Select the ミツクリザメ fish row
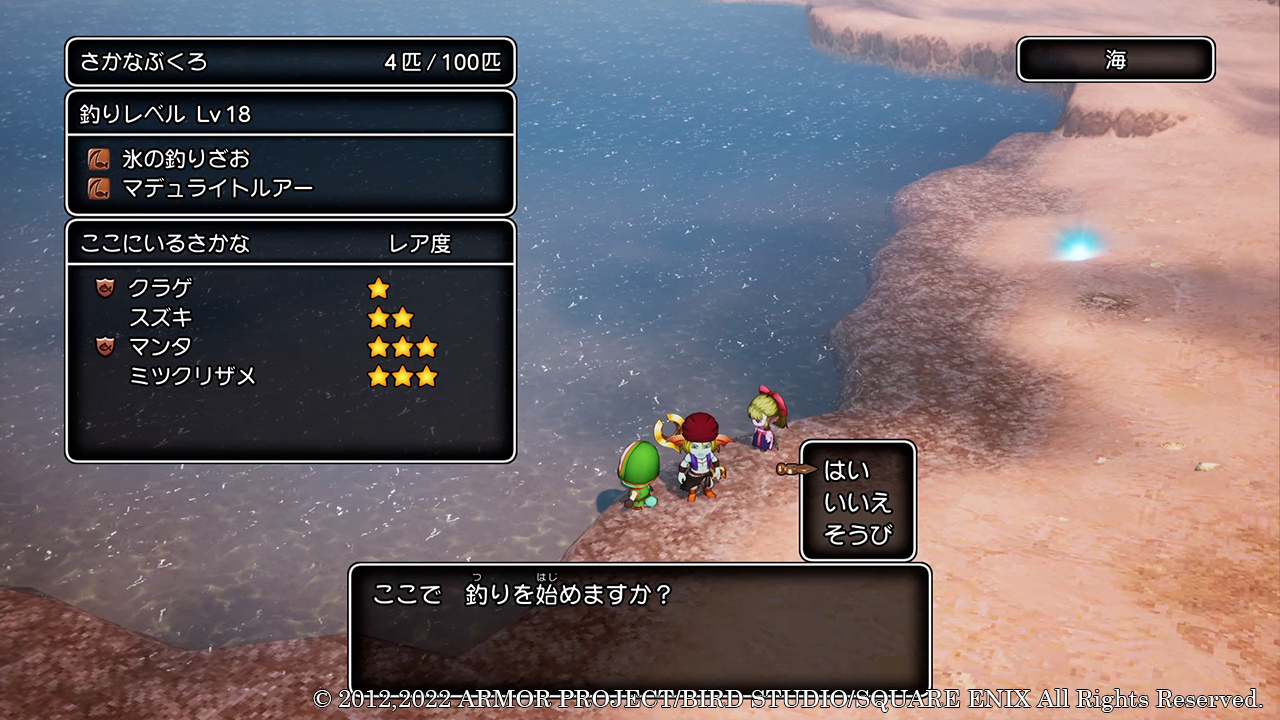This screenshot has height=720, width=1280. (x=192, y=376)
